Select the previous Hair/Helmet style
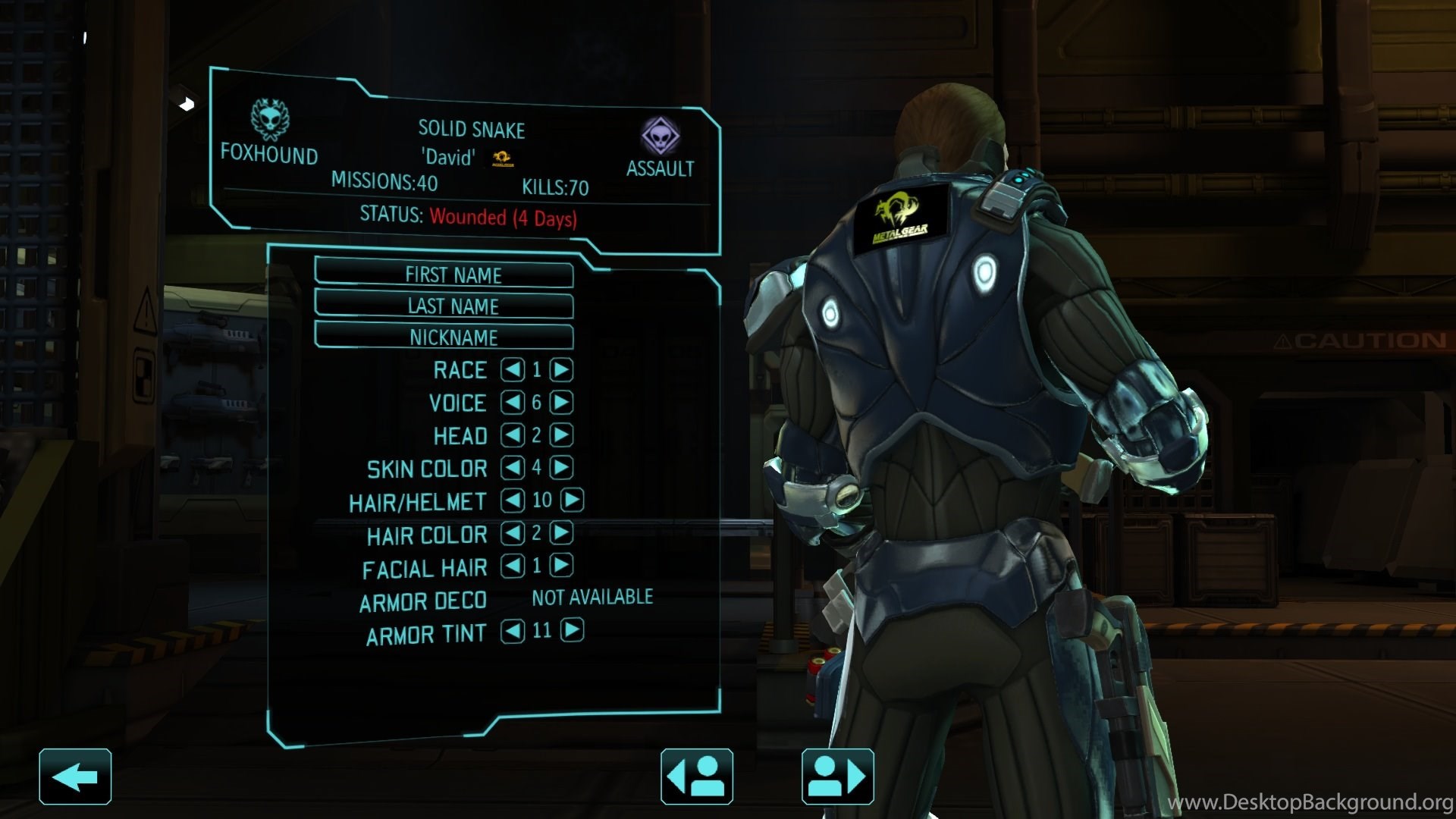This screenshot has height=819, width=1456. tap(513, 500)
